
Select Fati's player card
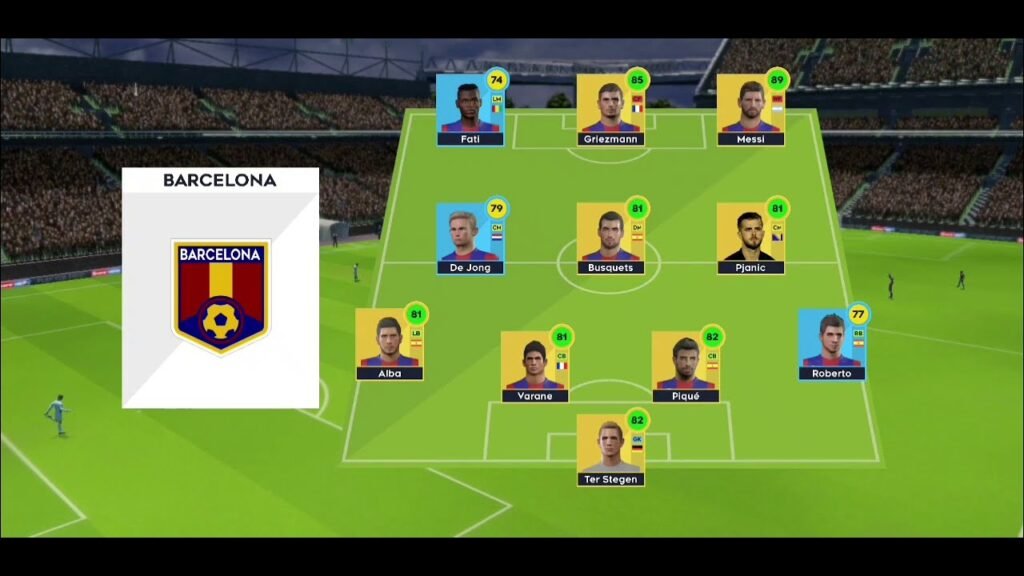tap(469, 109)
